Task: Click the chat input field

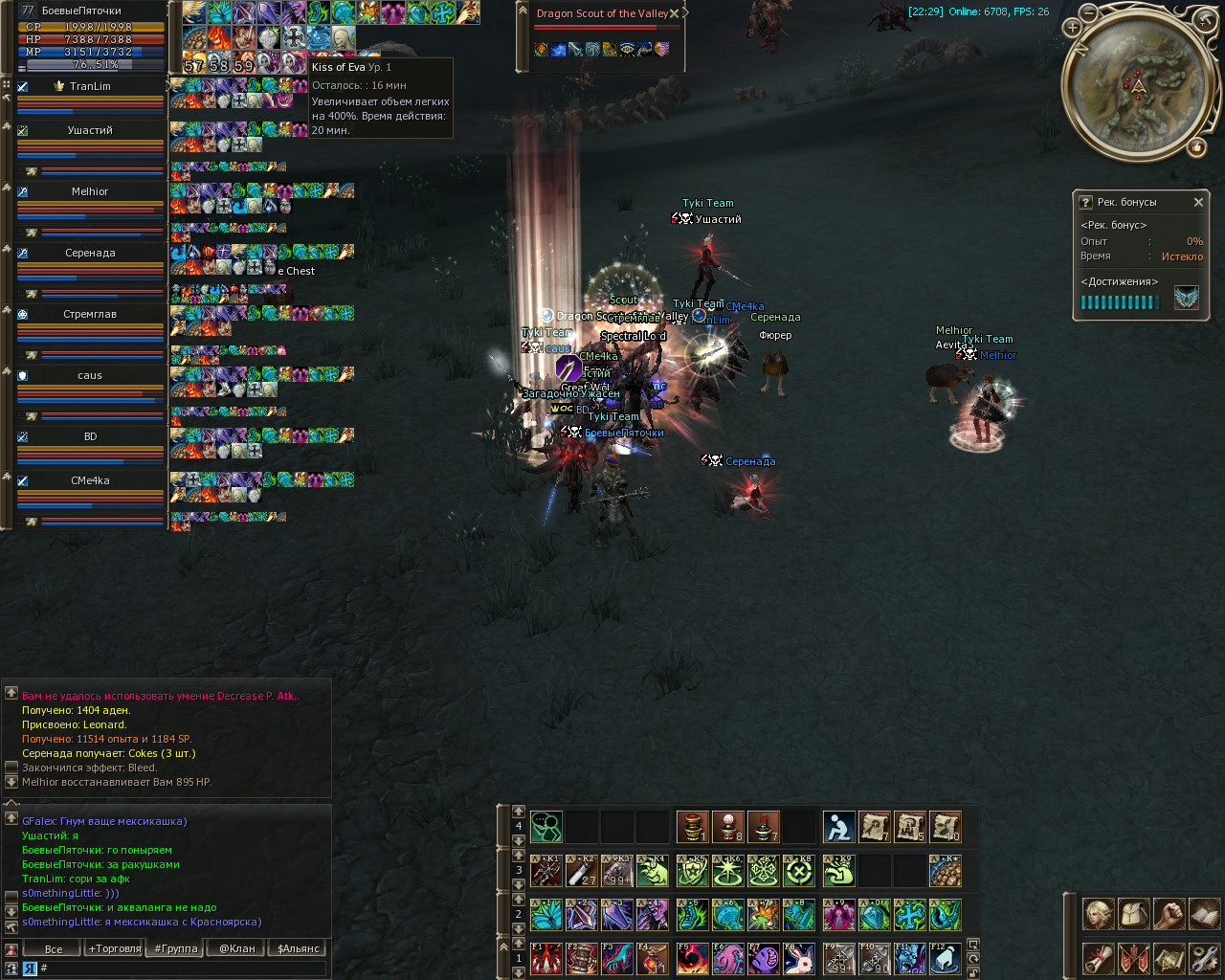Action: pos(182,969)
